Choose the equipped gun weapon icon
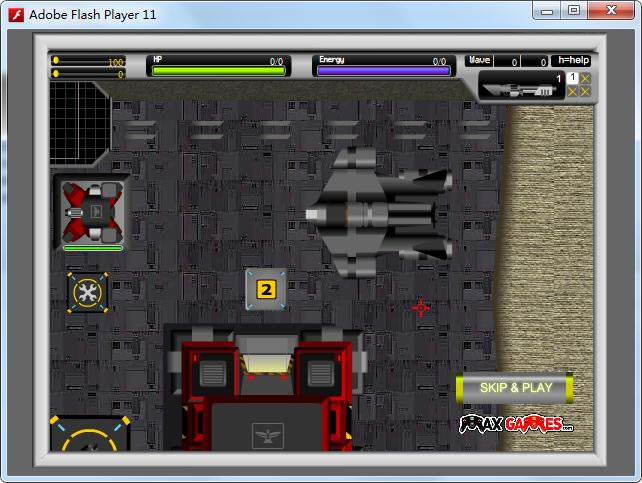The width and height of the screenshot is (642, 483). click(x=517, y=90)
